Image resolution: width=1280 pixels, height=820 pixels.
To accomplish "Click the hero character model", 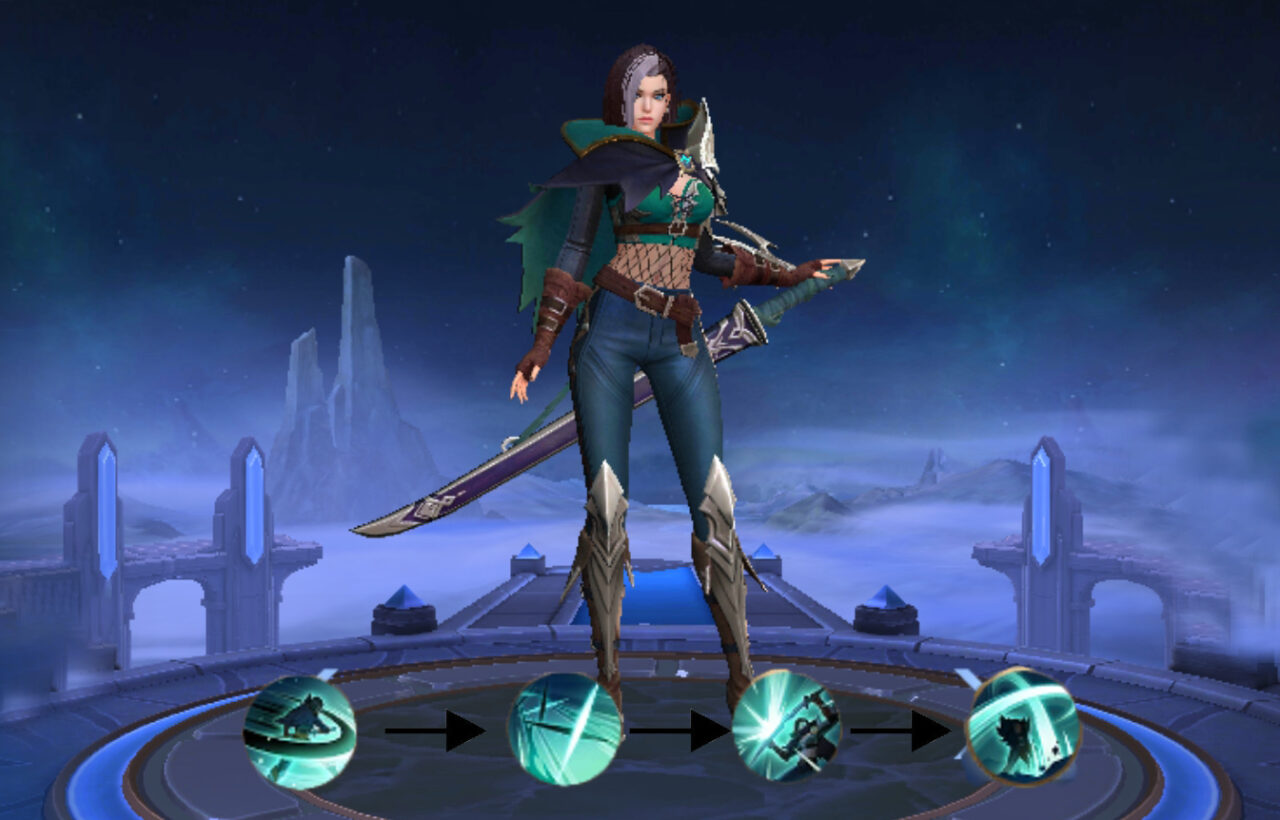I will point(650,300).
